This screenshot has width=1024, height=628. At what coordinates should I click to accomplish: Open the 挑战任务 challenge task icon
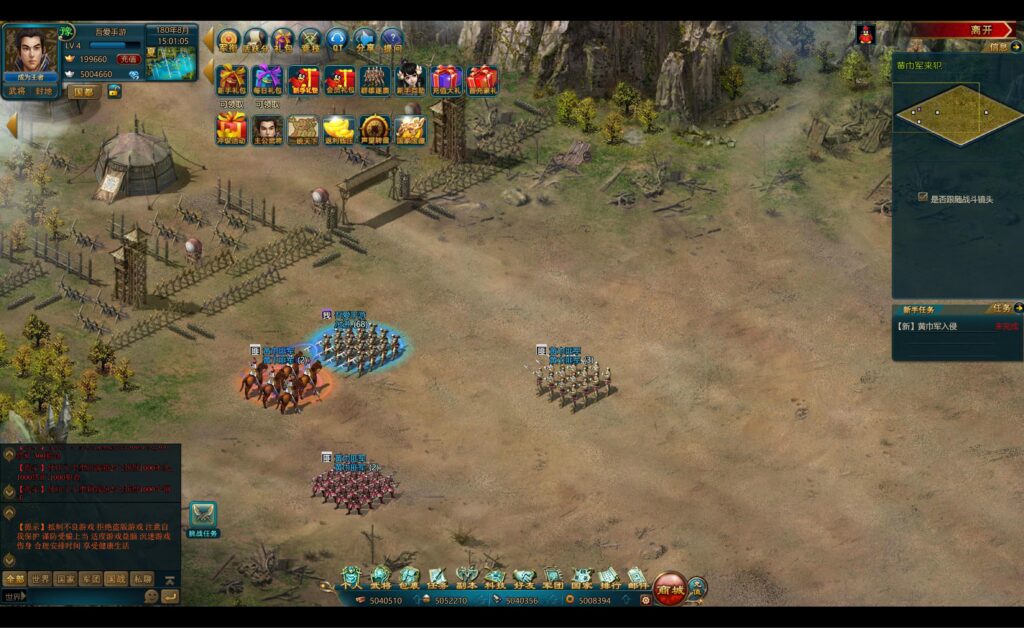point(203,519)
